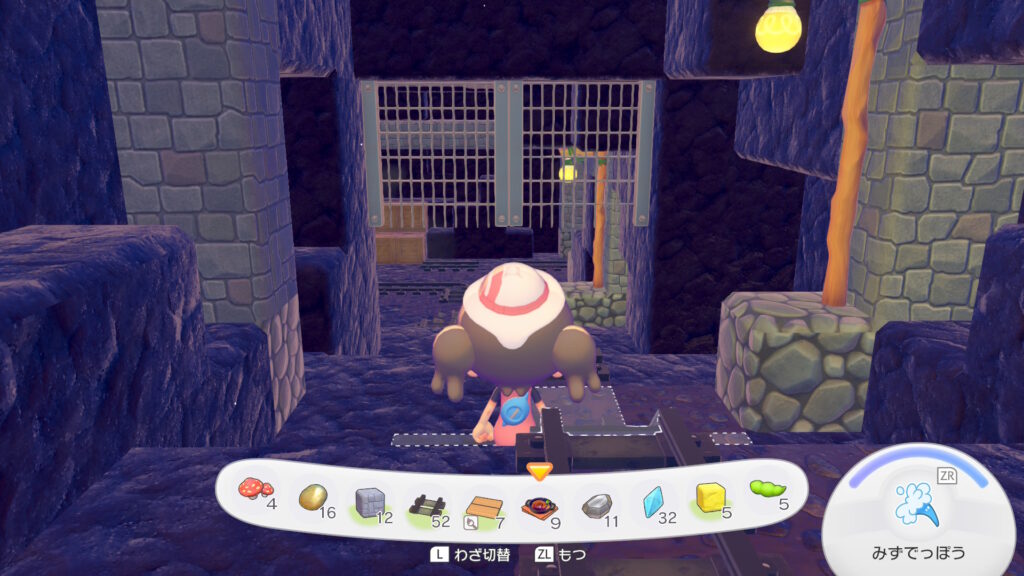This screenshot has height=576, width=1024.
Task: Select the wooden plank slot
Action: point(484,506)
